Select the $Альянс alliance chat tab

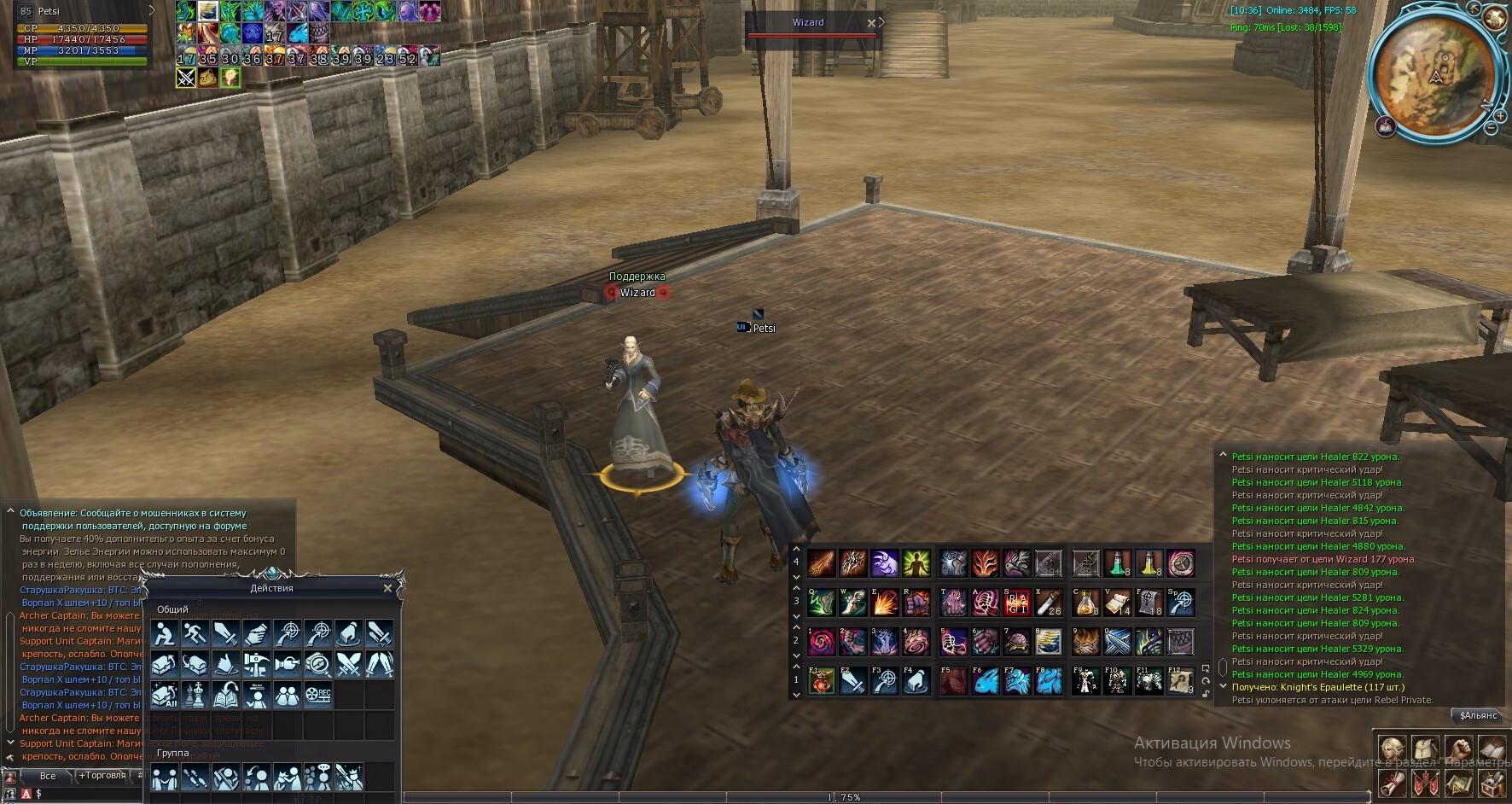1478,715
